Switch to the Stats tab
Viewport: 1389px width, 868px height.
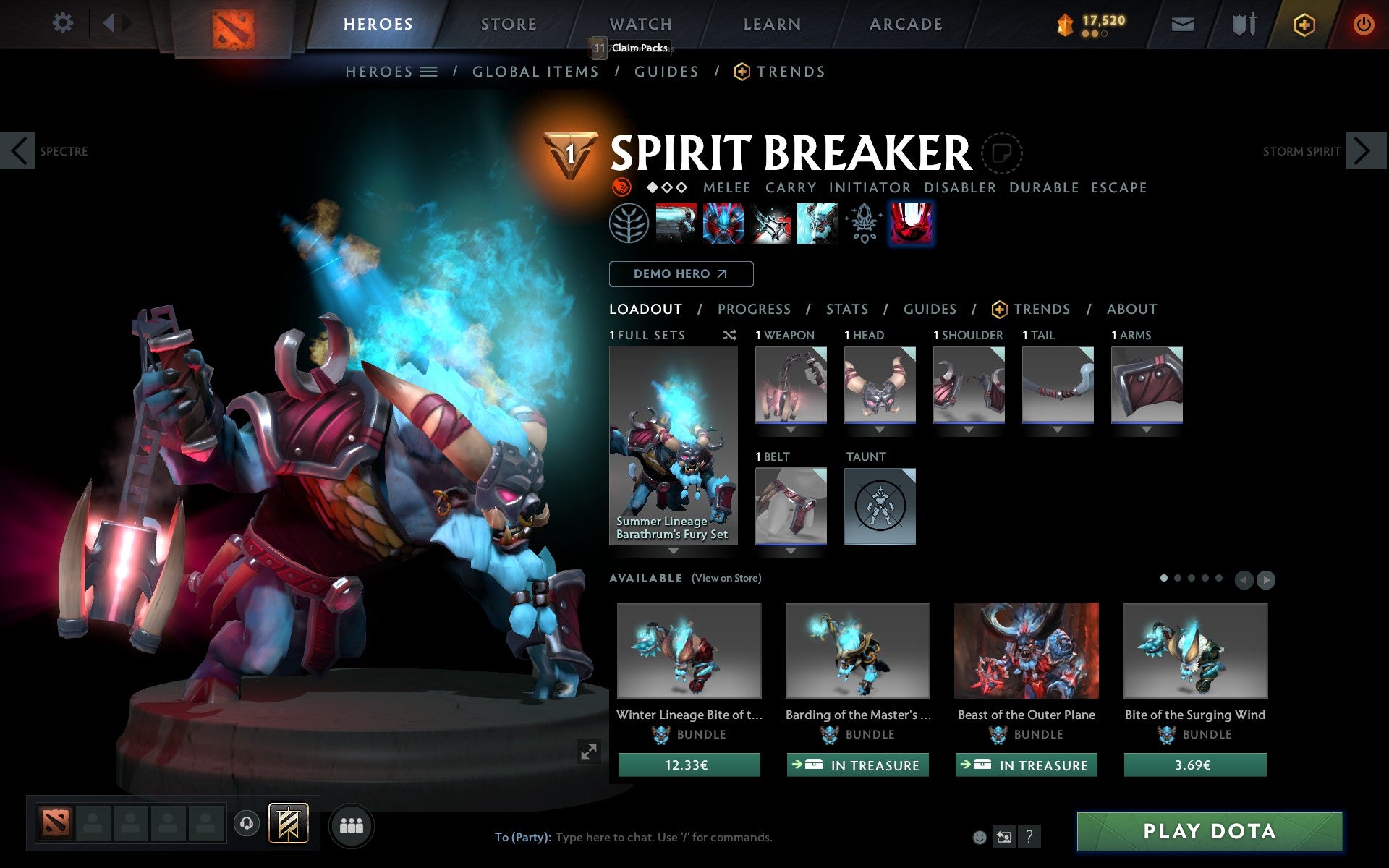[846, 309]
